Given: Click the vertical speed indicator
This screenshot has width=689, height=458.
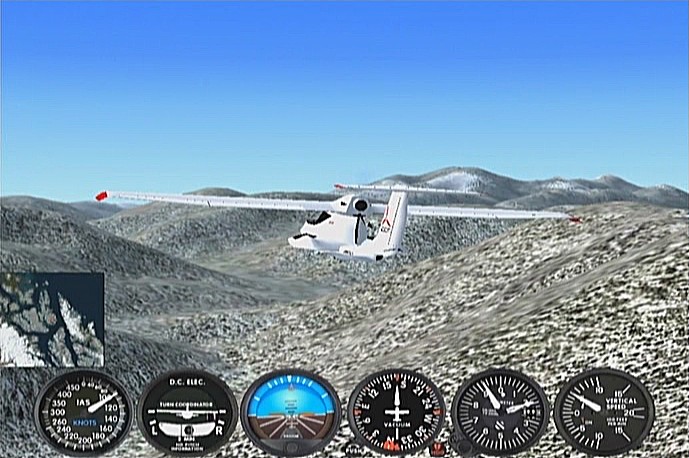Looking at the screenshot, I should tap(603, 411).
